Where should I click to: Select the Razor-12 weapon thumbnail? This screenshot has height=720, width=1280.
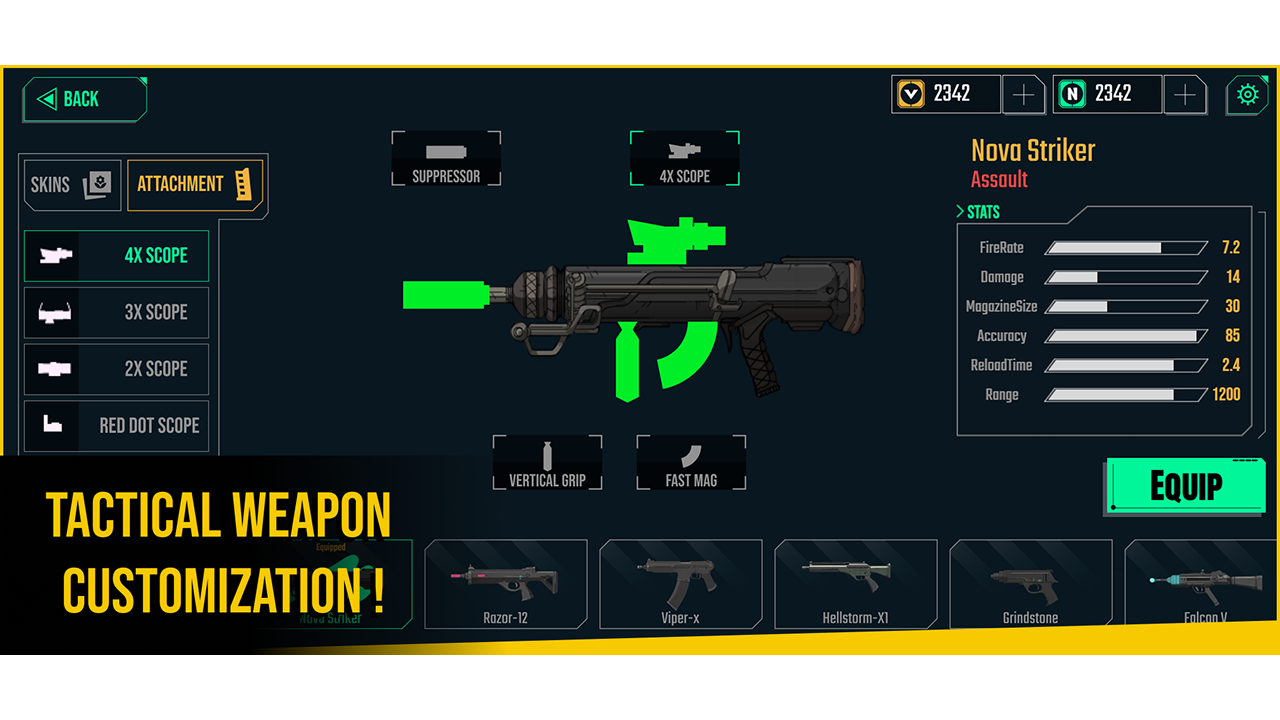[506, 584]
